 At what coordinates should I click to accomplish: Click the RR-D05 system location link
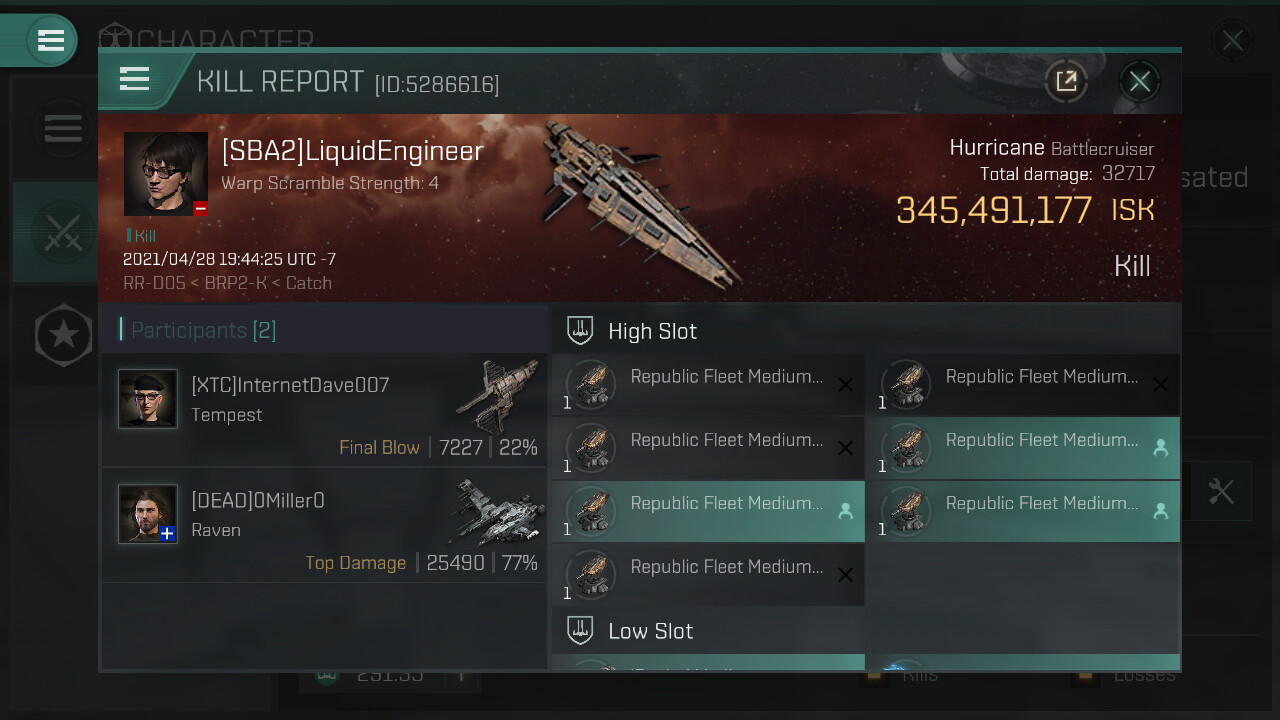pos(154,283)
